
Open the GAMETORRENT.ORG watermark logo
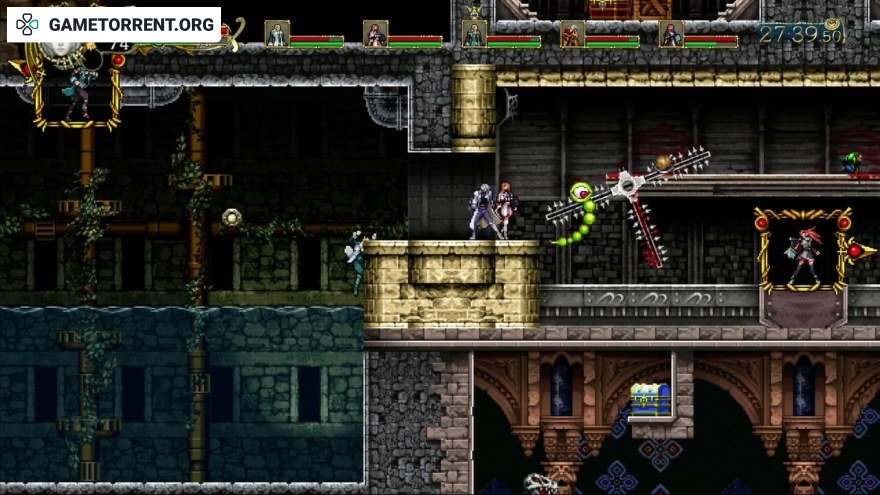click(x=114, y=24)
